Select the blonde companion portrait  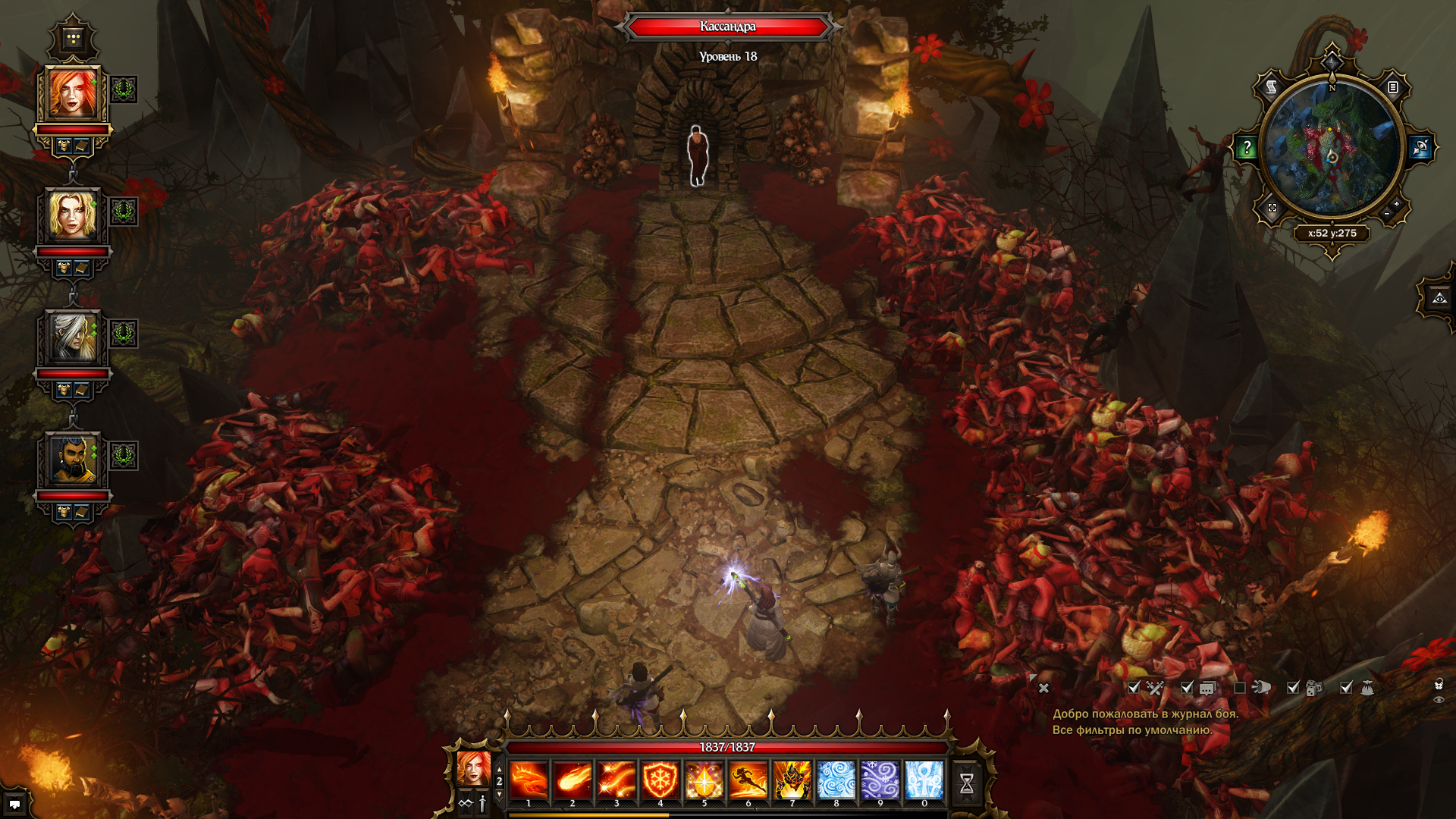tap(73, 215)
